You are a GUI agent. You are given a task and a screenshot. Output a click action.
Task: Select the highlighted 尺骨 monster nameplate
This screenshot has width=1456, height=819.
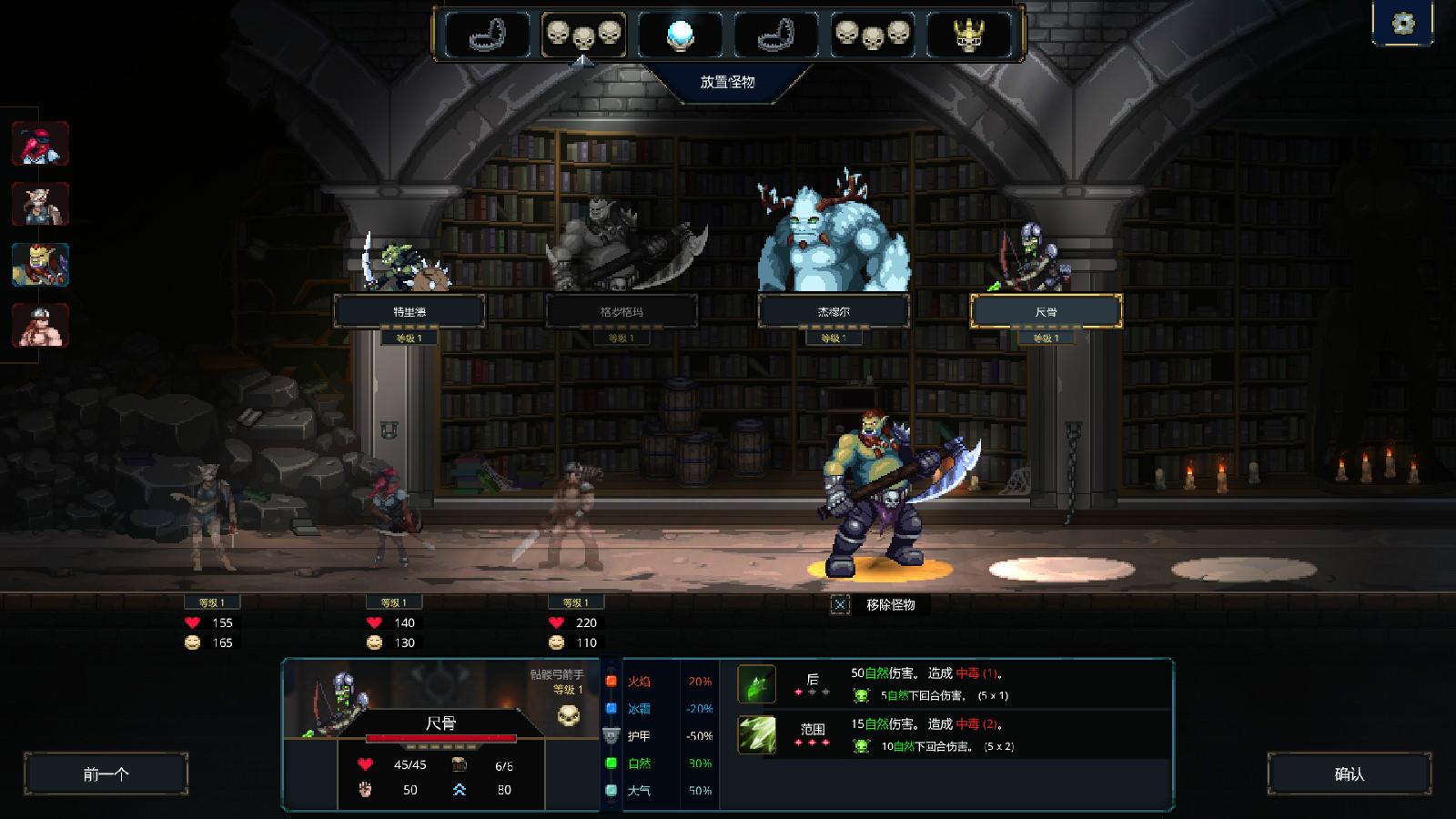pyautogui.click(x=1048, y=311)
